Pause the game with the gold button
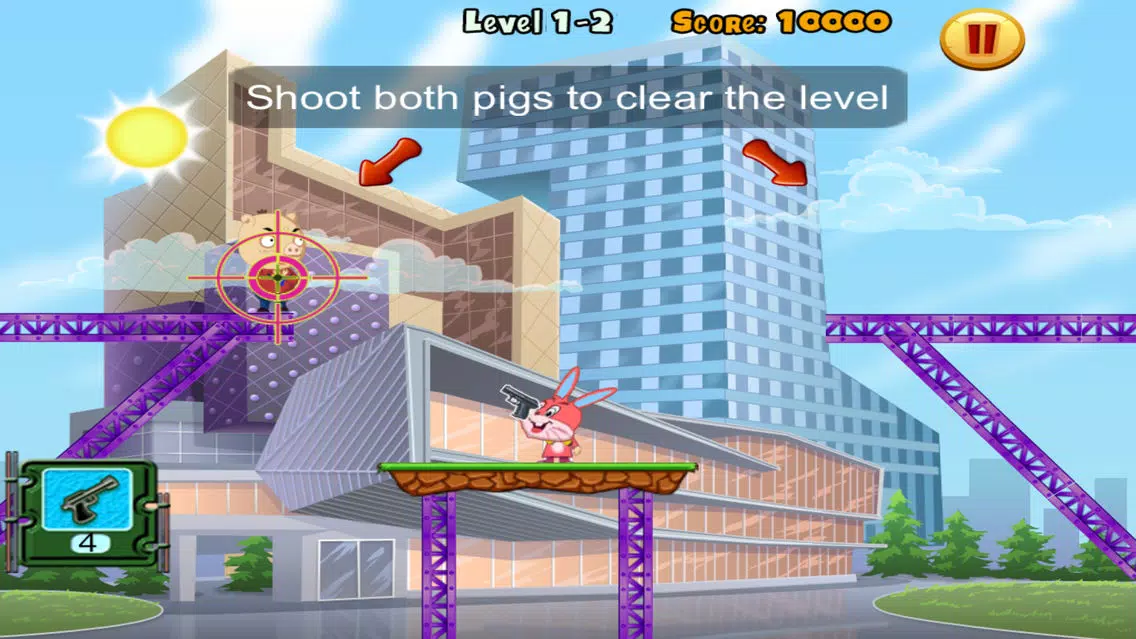The width and height of the screenshot is (1136, 639). point(982,40)
